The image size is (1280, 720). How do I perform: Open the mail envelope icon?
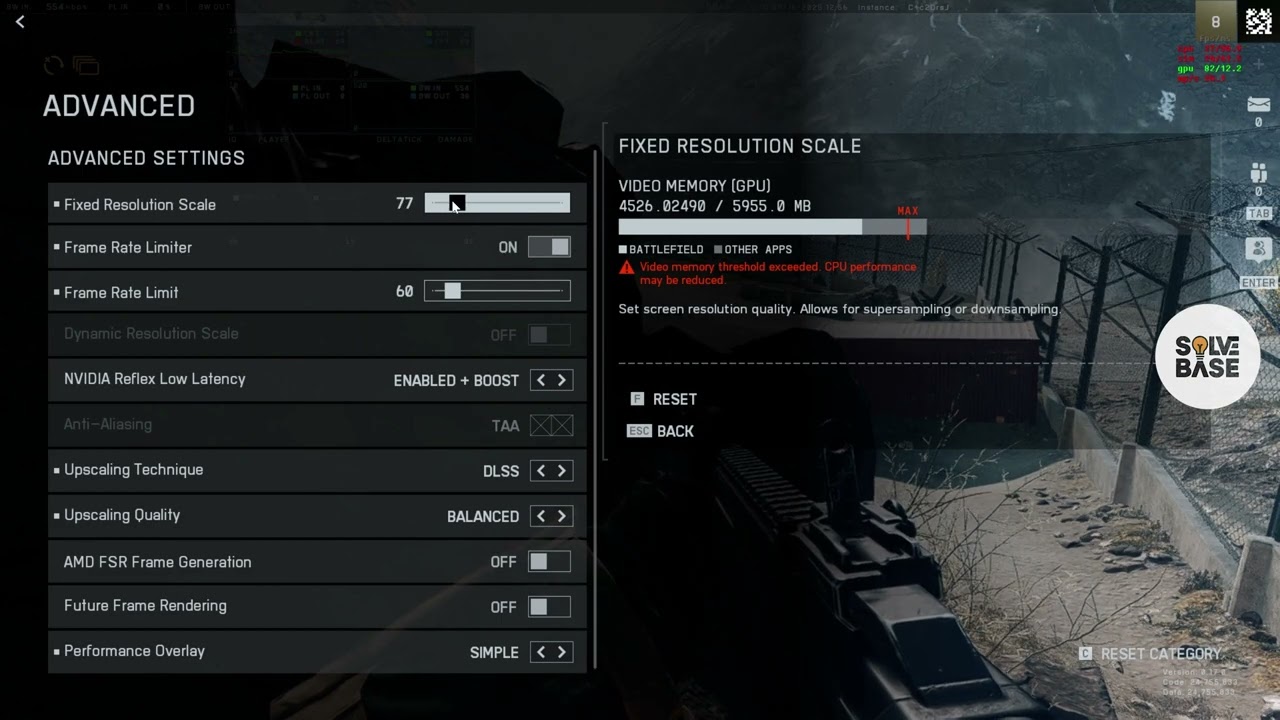tap(1258, 105)
